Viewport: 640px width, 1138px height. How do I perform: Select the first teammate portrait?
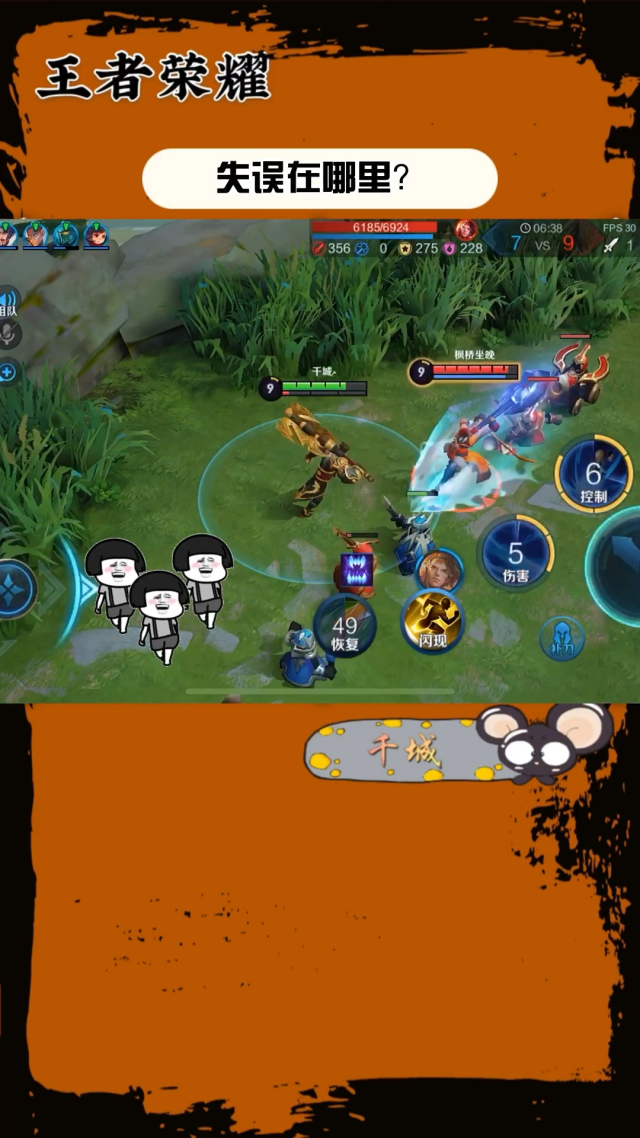tap(8, 235)
